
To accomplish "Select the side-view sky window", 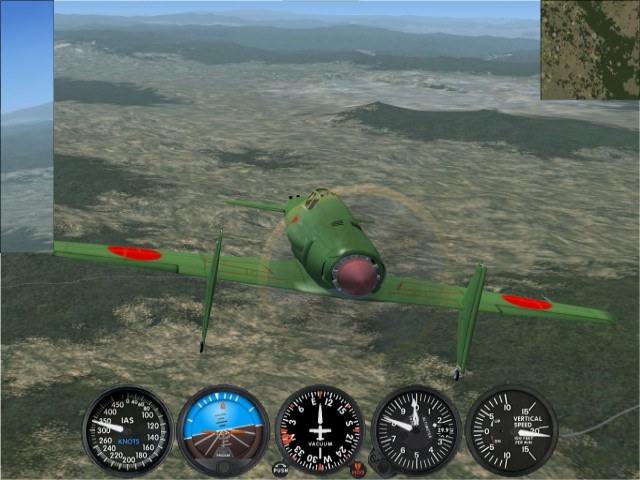I will (27, 127).
